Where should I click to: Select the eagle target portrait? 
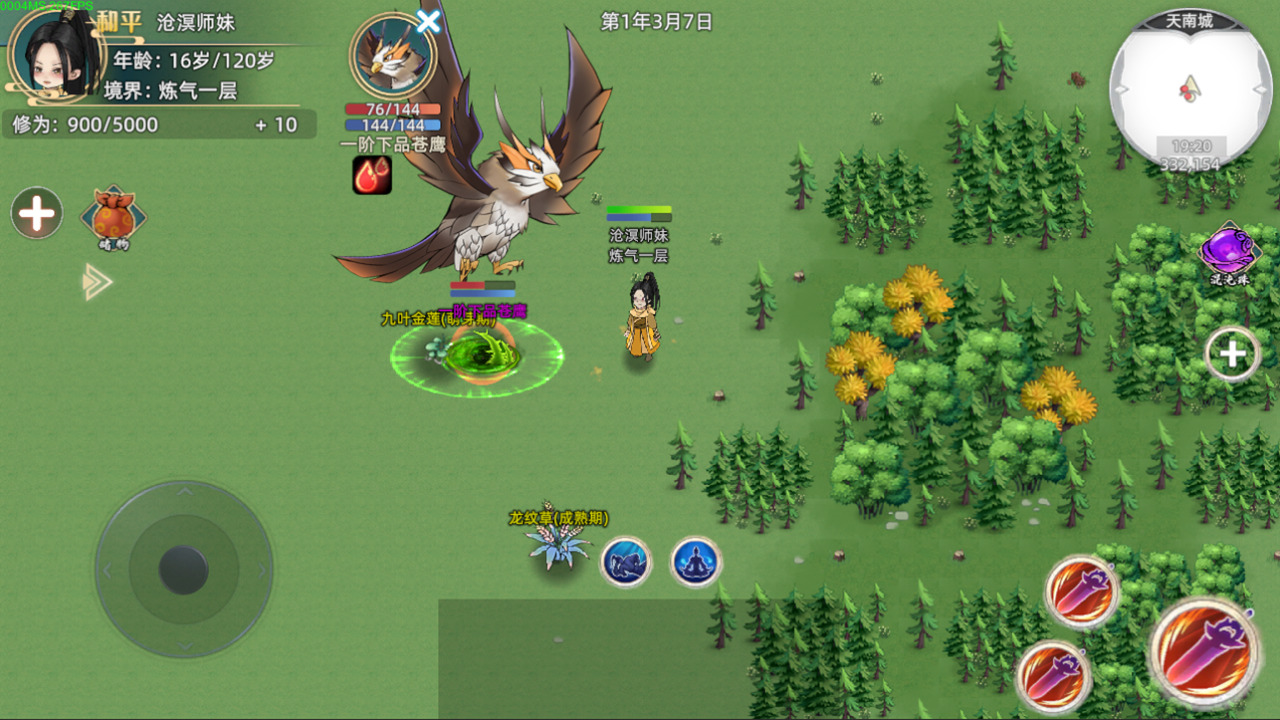pos(392,56)
